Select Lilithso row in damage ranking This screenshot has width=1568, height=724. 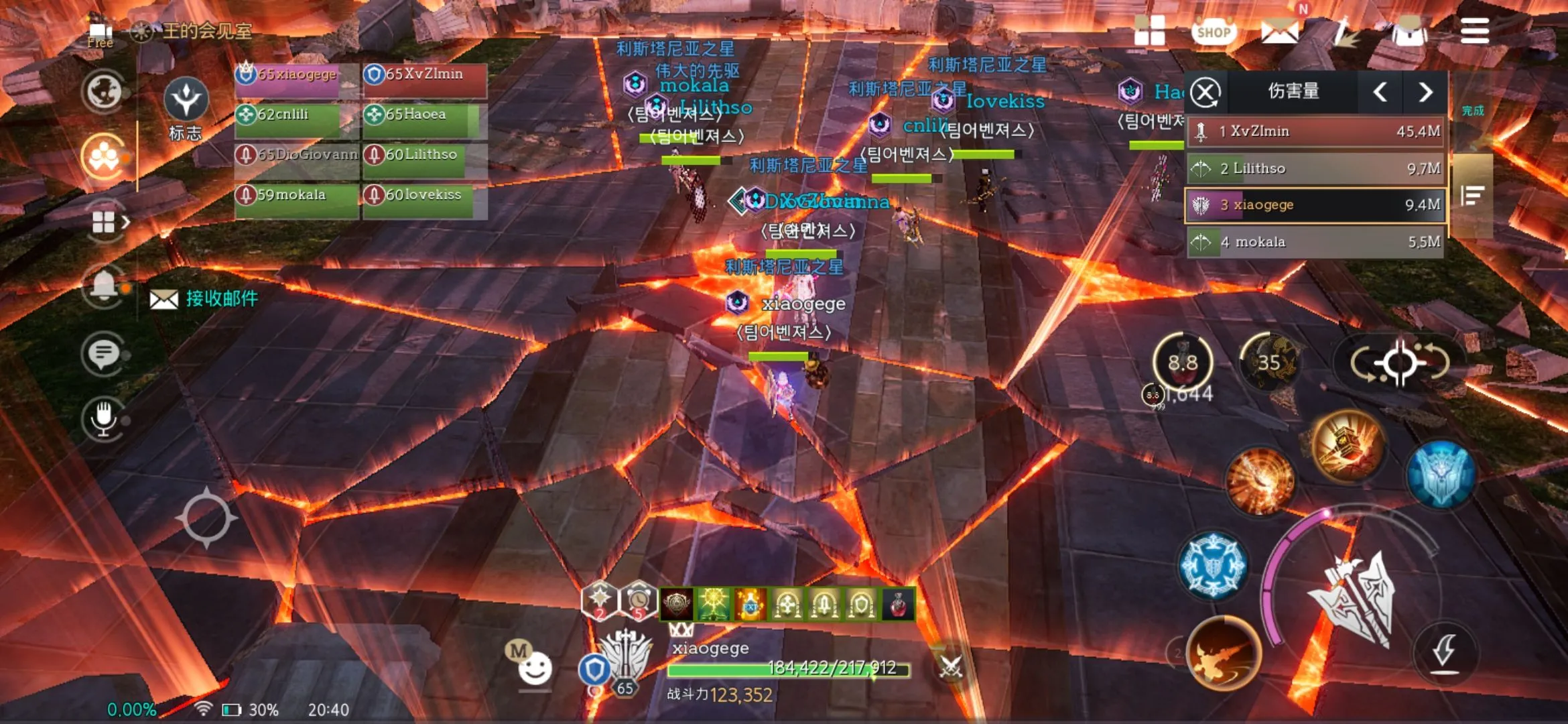point(1315,168)
